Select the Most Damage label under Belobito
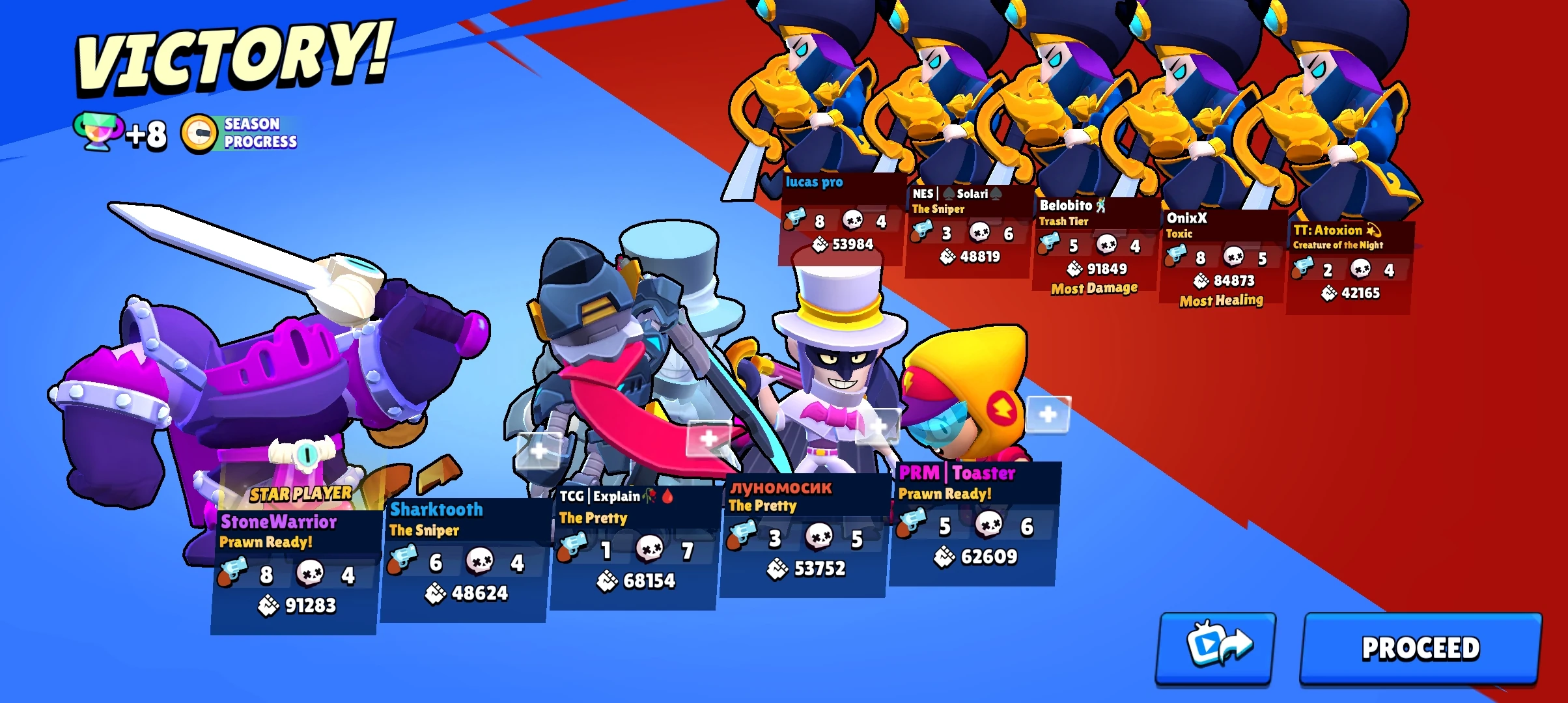The height and width of the screenshot is (703, 1568). (x=1093, y=288)
